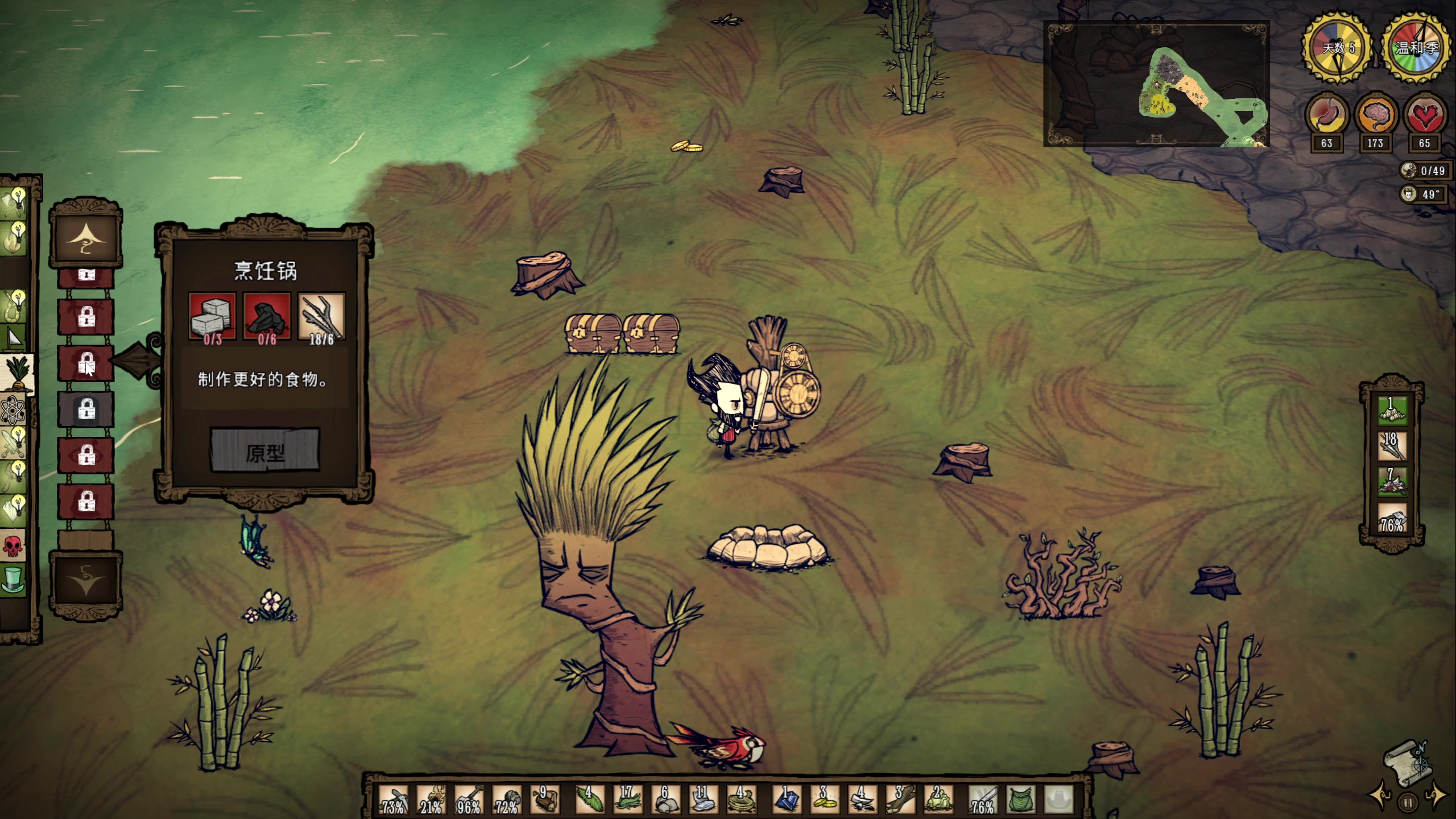Viewport: 1456px width, 819px height.
Task: Click the island minimap
Action: (1156, 84)
